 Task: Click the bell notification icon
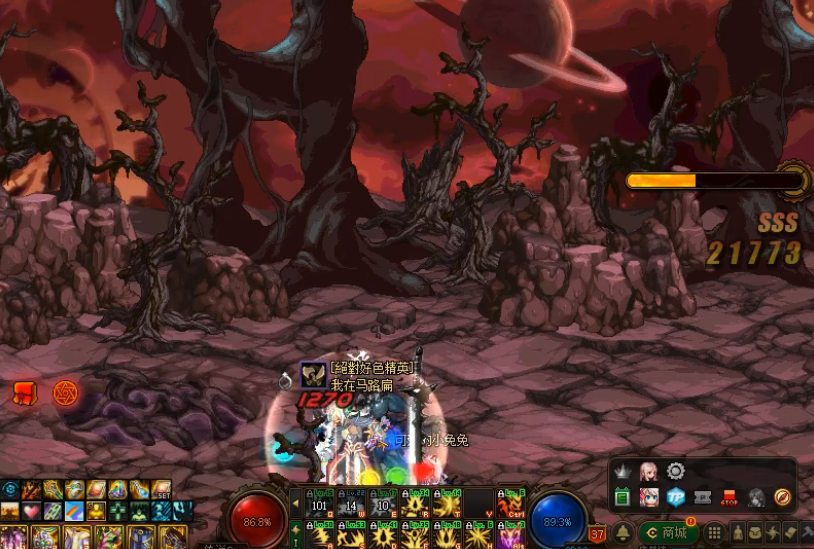(x=622, y=533)
